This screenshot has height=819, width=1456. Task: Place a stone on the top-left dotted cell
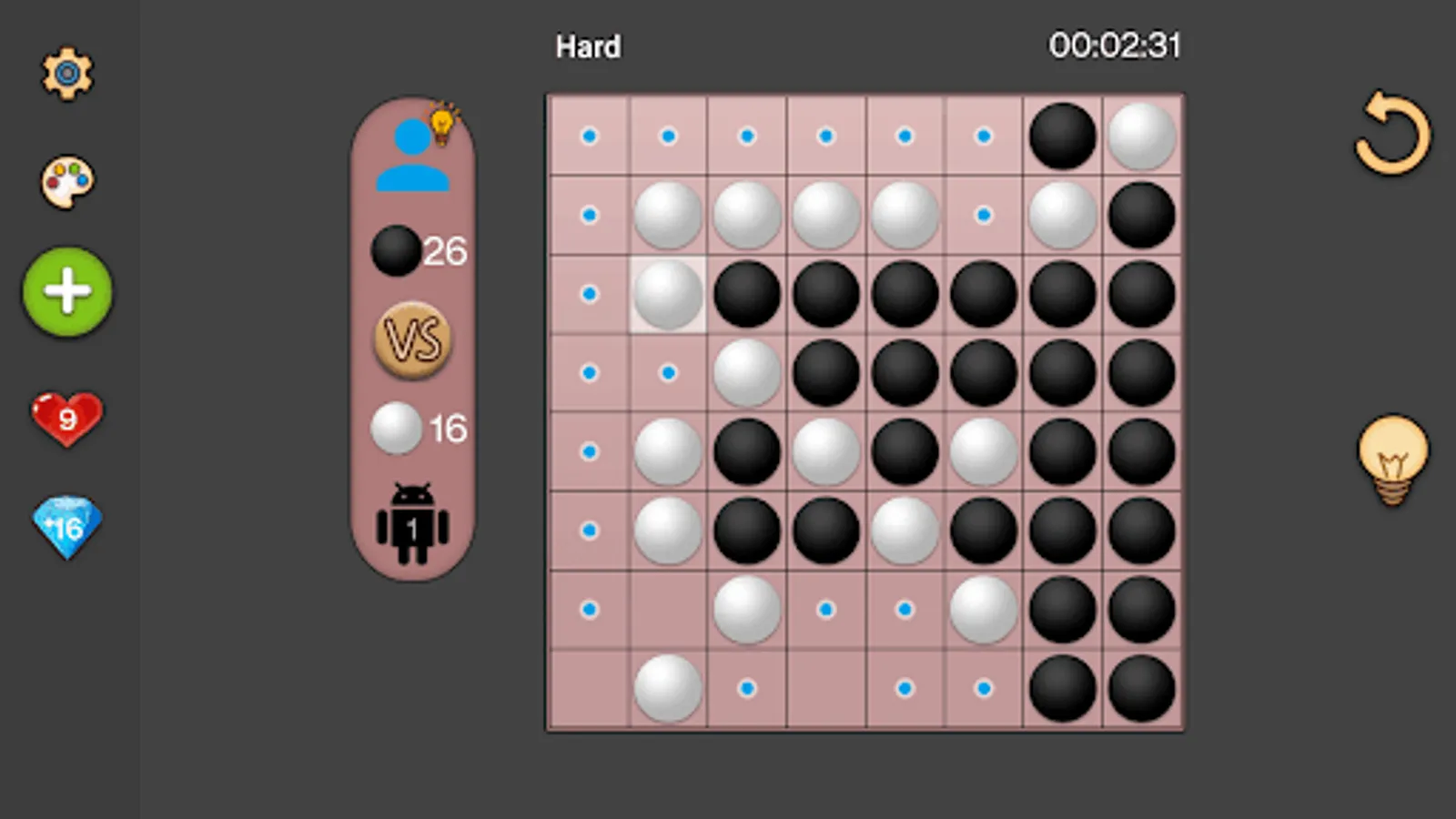pos(589,136)
